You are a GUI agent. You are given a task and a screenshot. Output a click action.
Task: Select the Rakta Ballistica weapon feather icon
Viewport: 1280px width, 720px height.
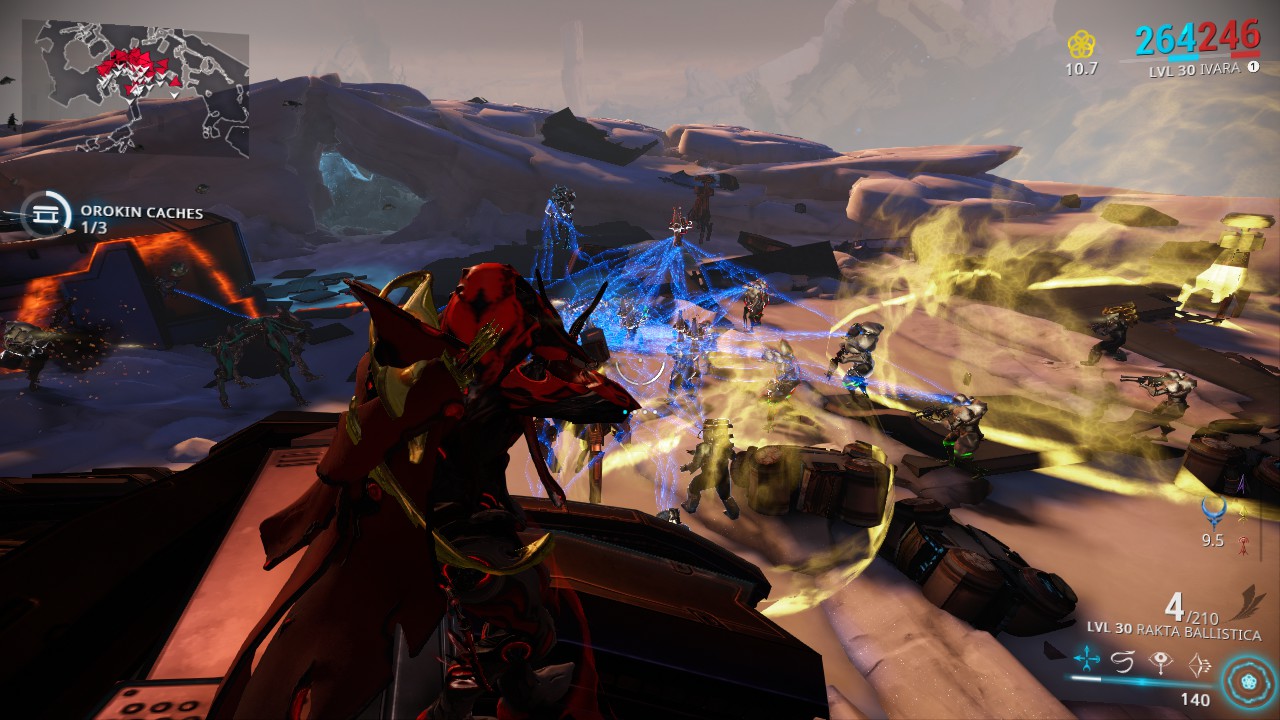click(1242, 605)
